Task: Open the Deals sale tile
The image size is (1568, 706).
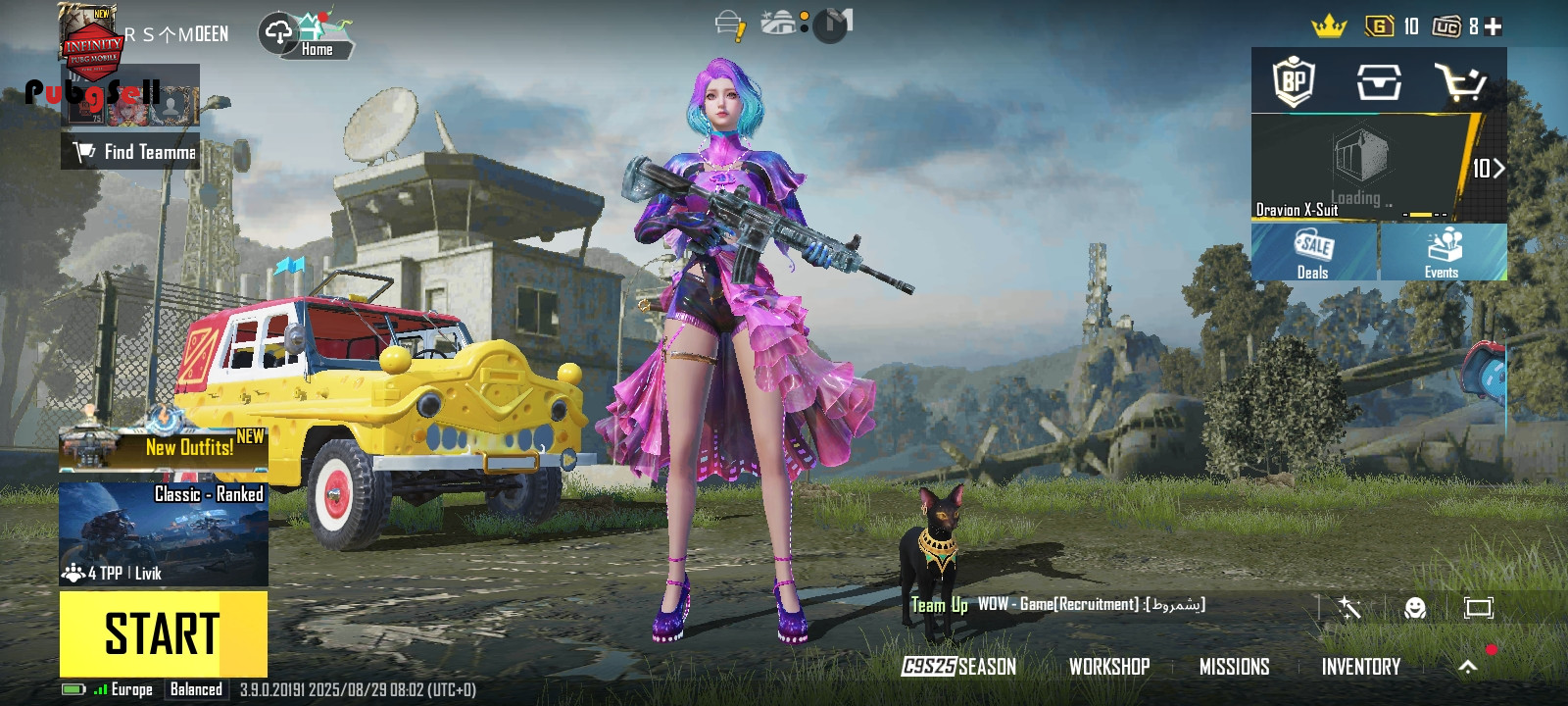Action: point(1313,252)
